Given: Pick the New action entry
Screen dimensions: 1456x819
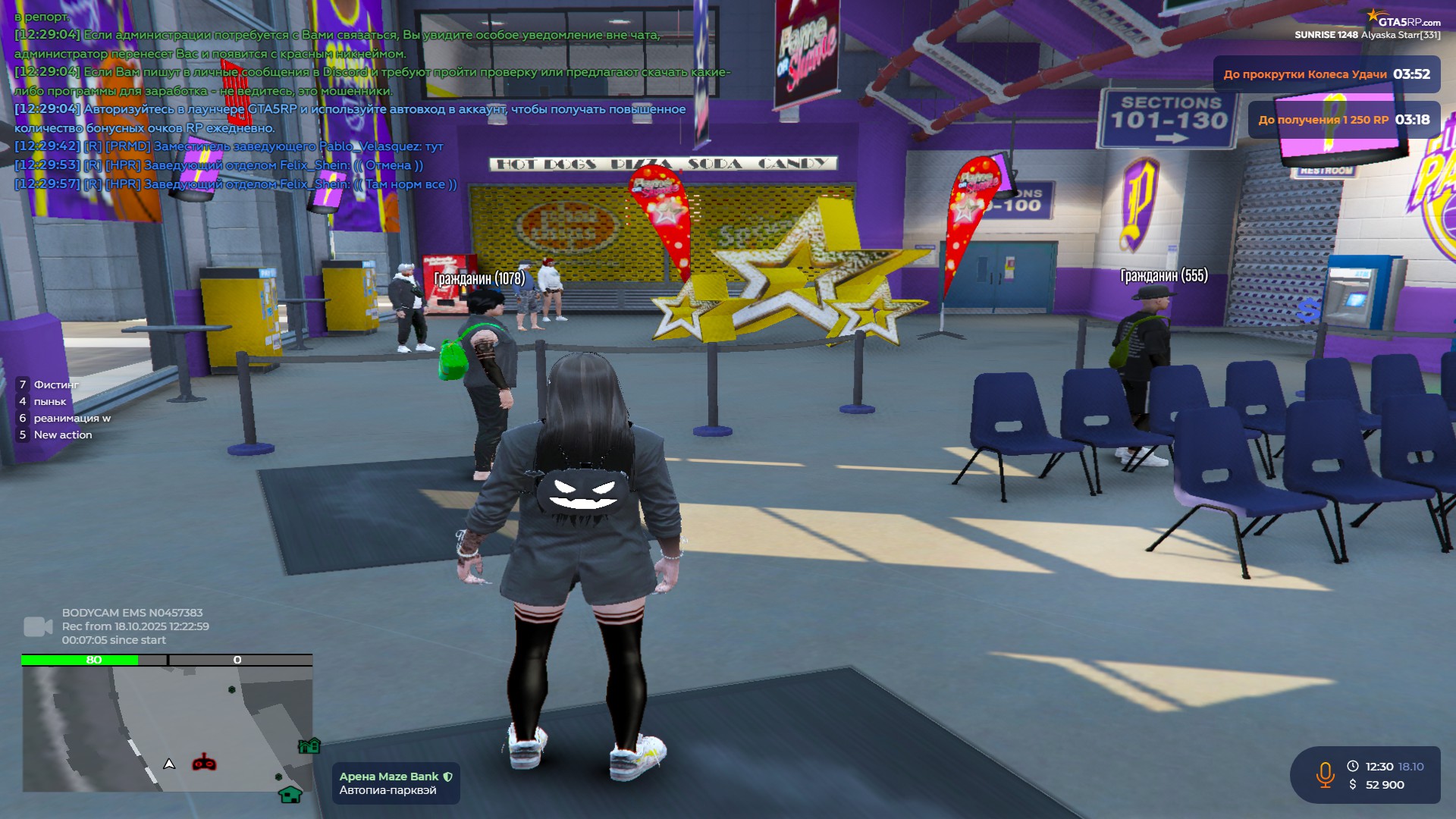Looking at the screenshot, I should pyautogui.click(x=62, y=435).
